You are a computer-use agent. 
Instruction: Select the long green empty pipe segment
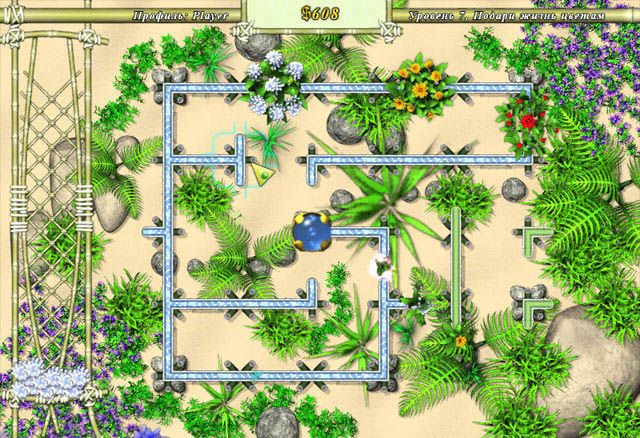pyautogui.click(x=456, y=266)
